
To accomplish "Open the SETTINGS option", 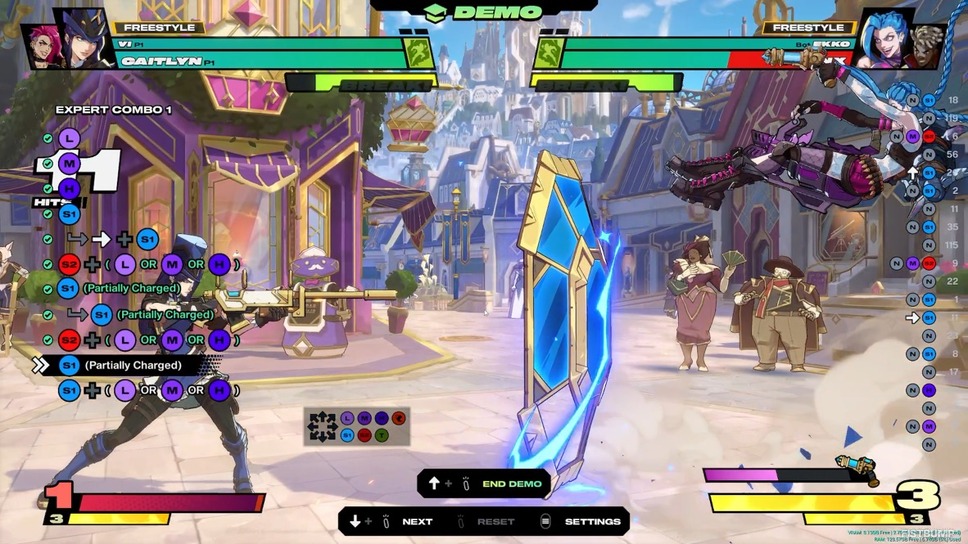I will (x=592, y=522).
